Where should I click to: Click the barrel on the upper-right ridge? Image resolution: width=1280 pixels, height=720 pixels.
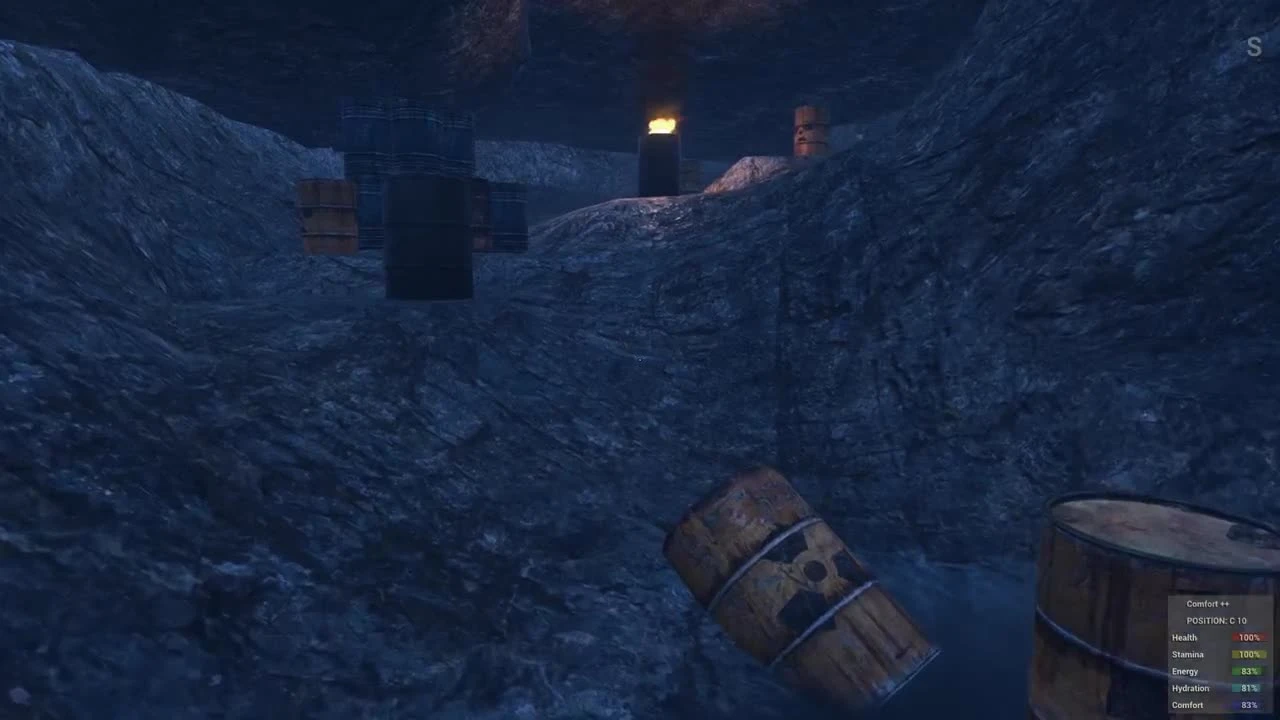click(810, 130)
